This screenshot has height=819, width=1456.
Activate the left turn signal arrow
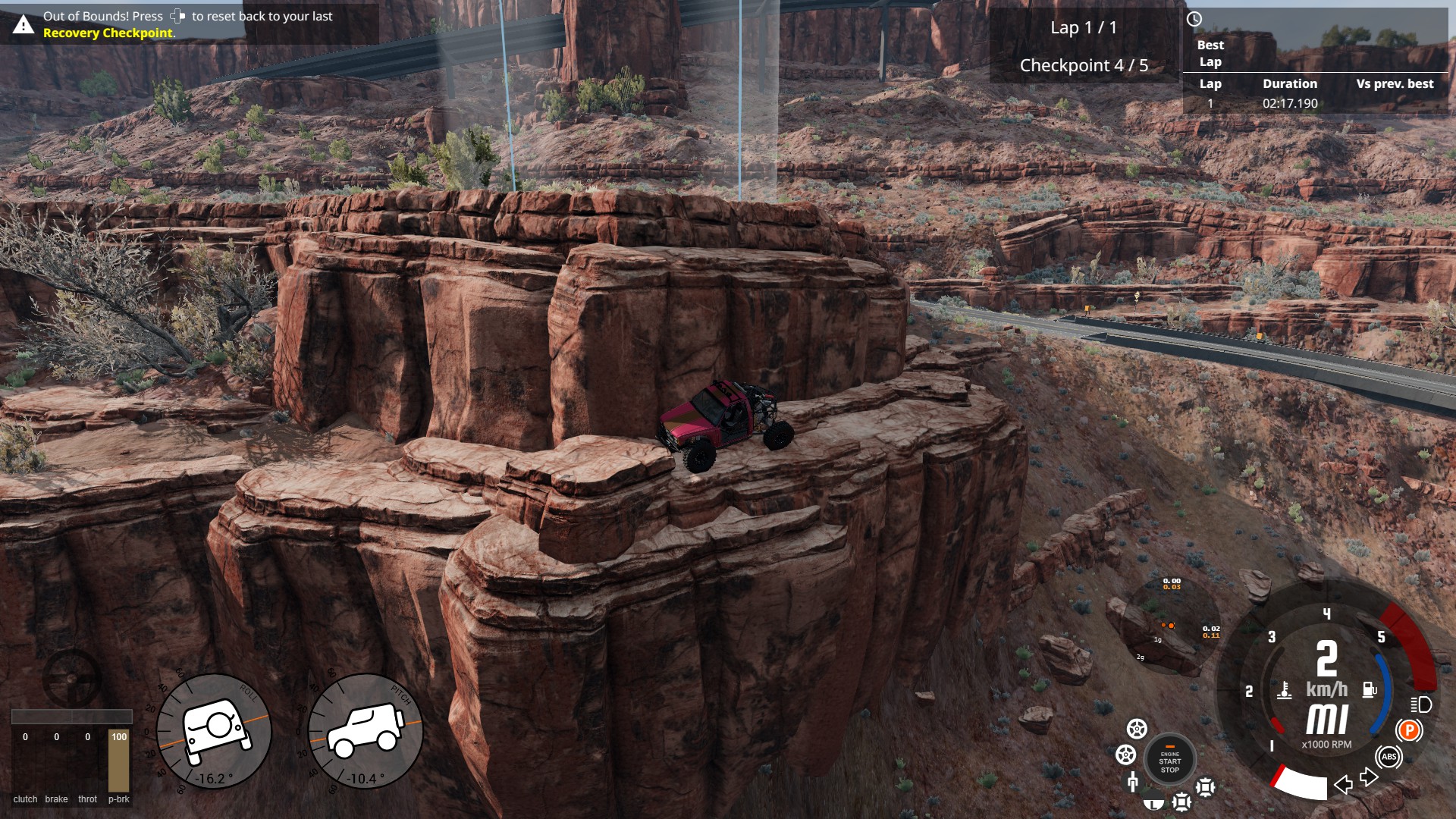point(1343,784)
